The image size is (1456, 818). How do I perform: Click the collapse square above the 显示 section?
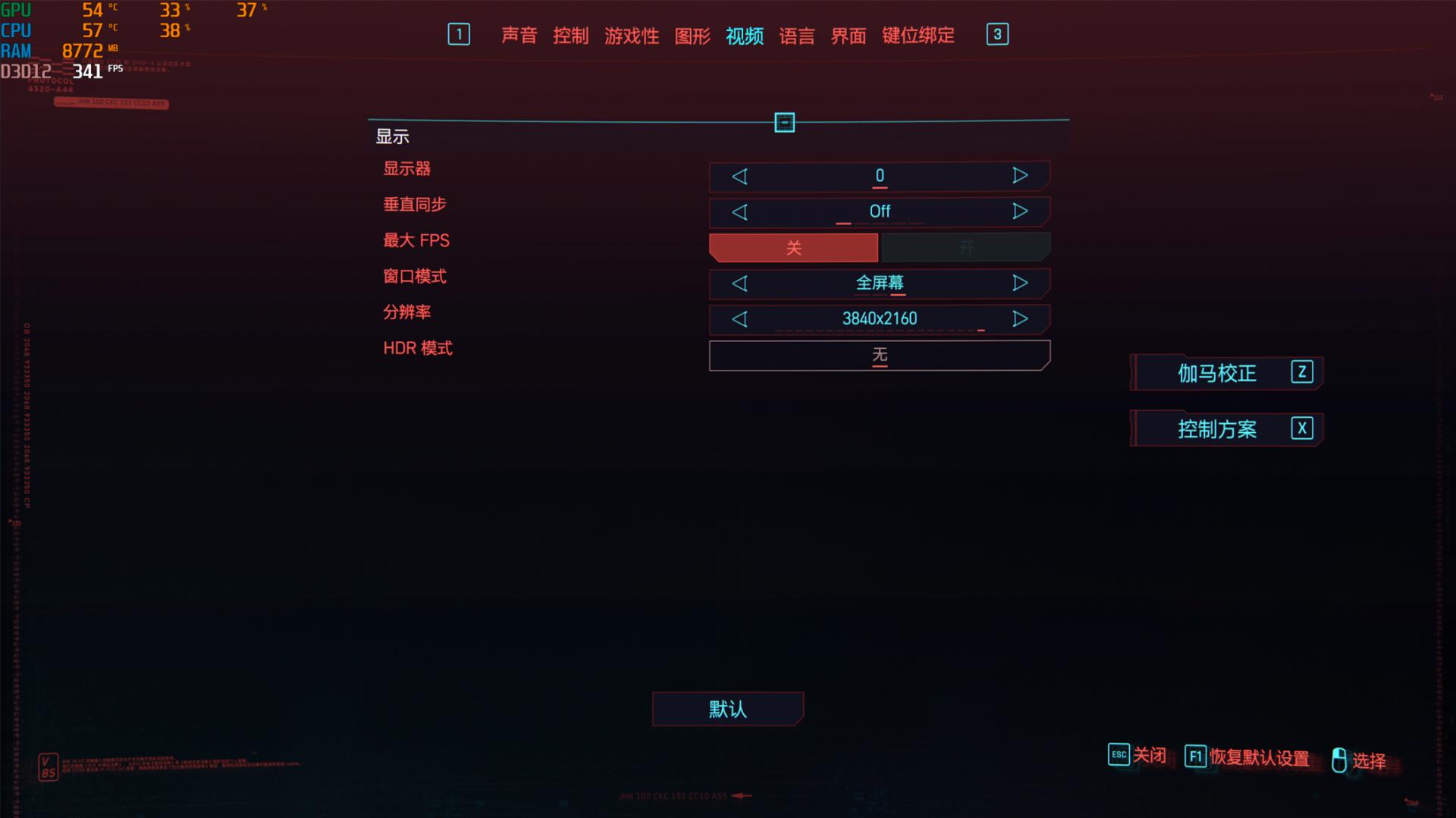(x=785, y=122)
